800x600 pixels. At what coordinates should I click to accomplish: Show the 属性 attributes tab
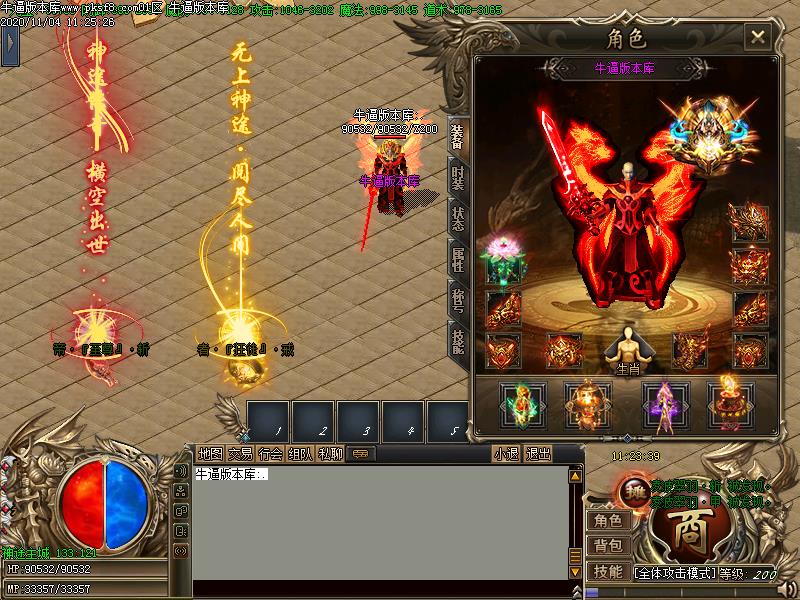point(457,258)
